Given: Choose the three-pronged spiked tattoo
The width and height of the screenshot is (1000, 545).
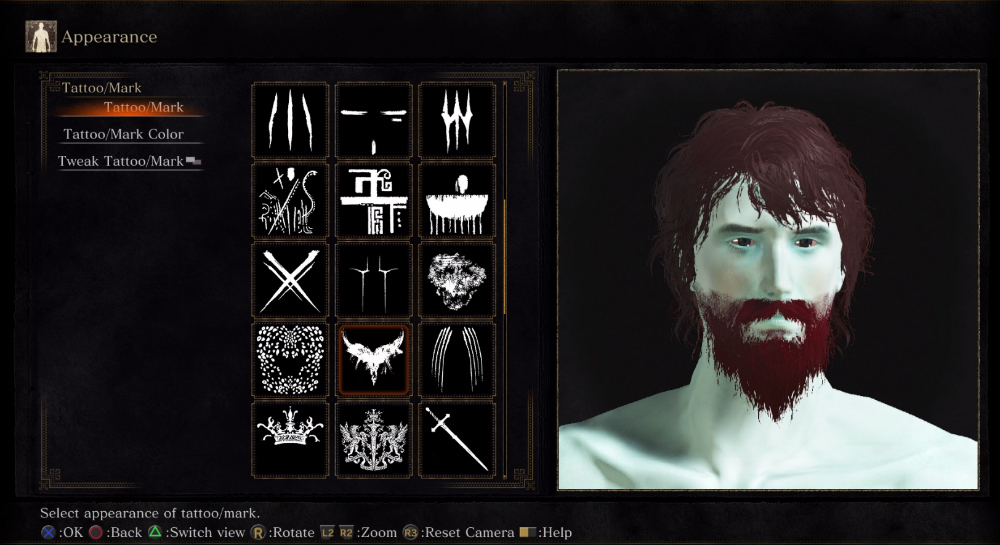Looking at the screenshot, I should pyautogui.click(x=457, y=120).
